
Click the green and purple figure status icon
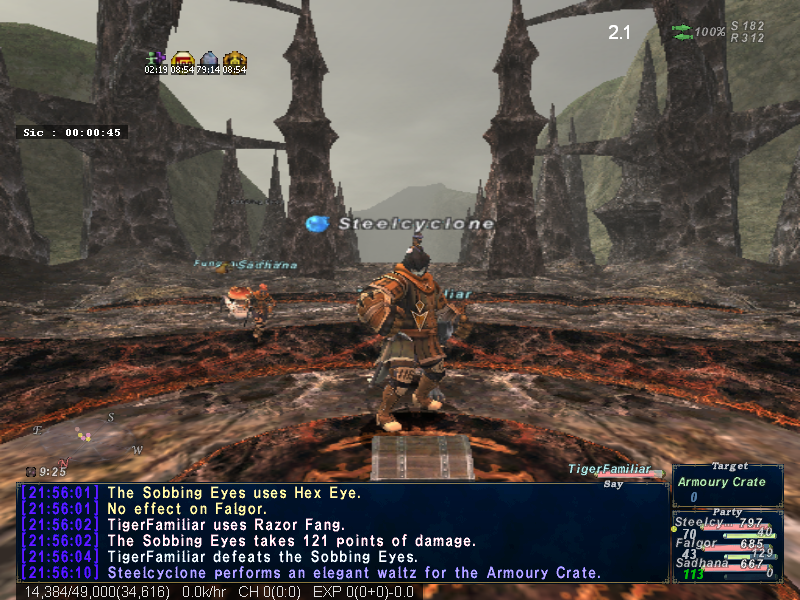point(156,59)
